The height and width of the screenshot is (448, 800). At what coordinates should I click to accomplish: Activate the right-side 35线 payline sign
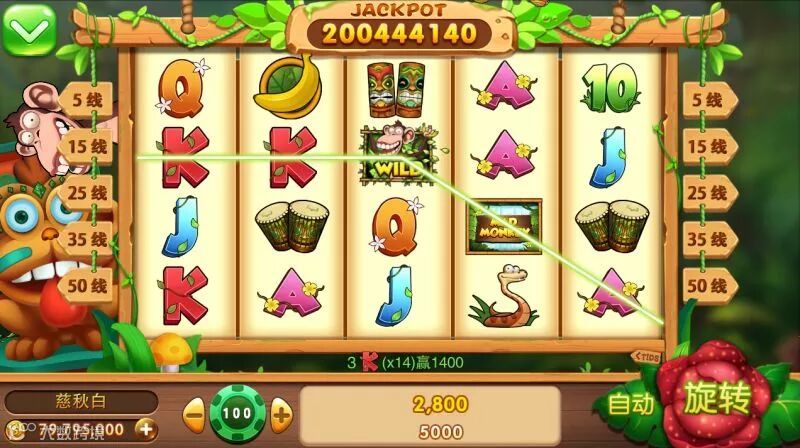tap(708, 240)
